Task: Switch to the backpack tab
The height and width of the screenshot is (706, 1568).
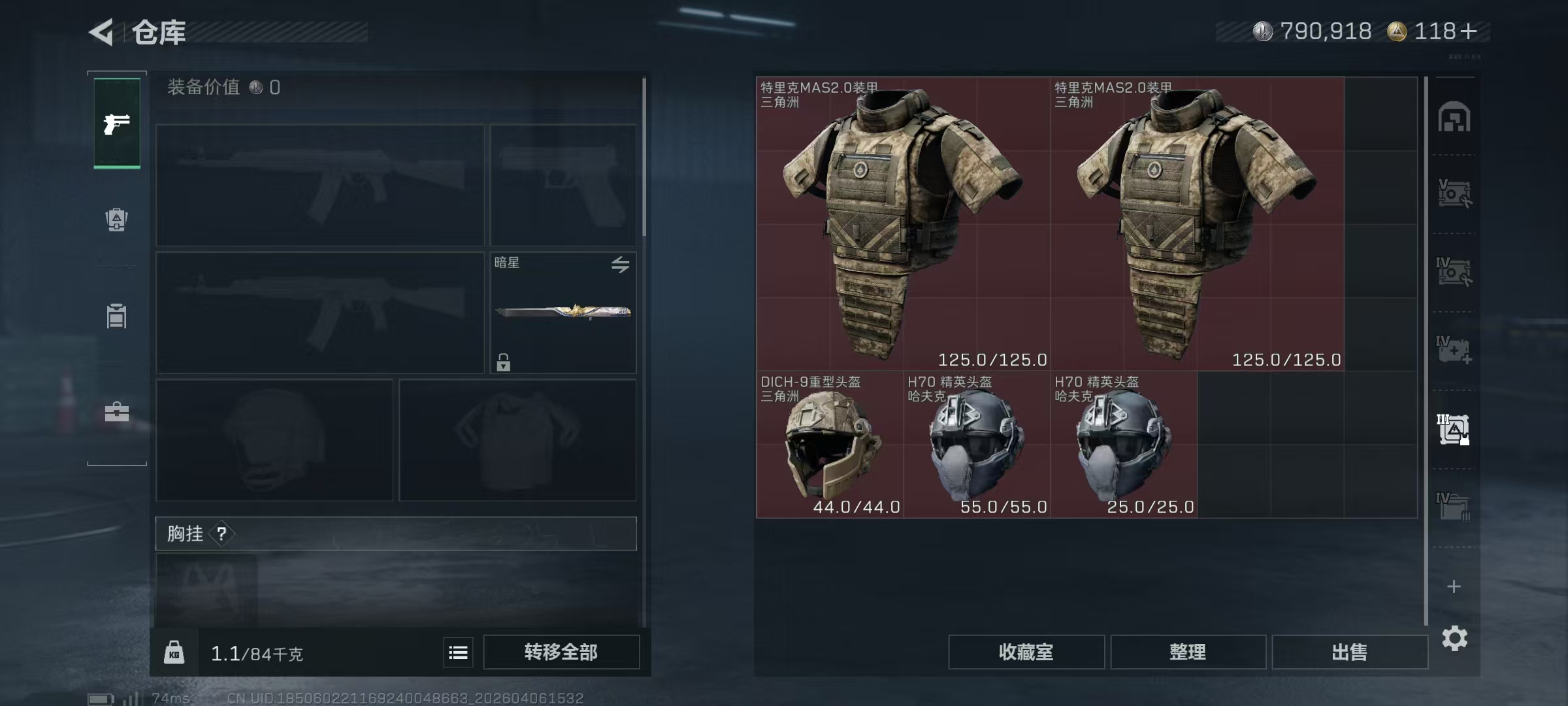Action: (117, 220)
